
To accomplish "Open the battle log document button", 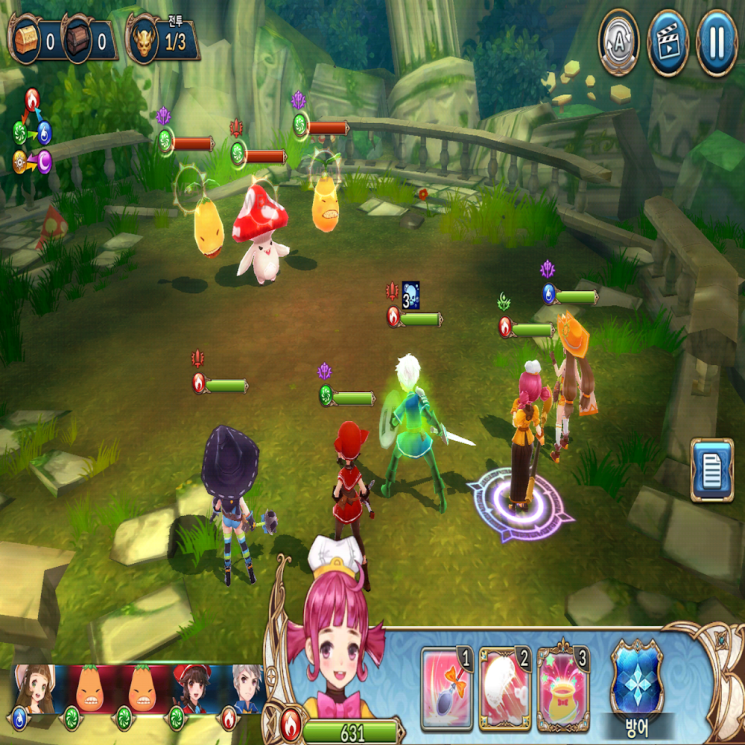I will [x=712, y=469].
